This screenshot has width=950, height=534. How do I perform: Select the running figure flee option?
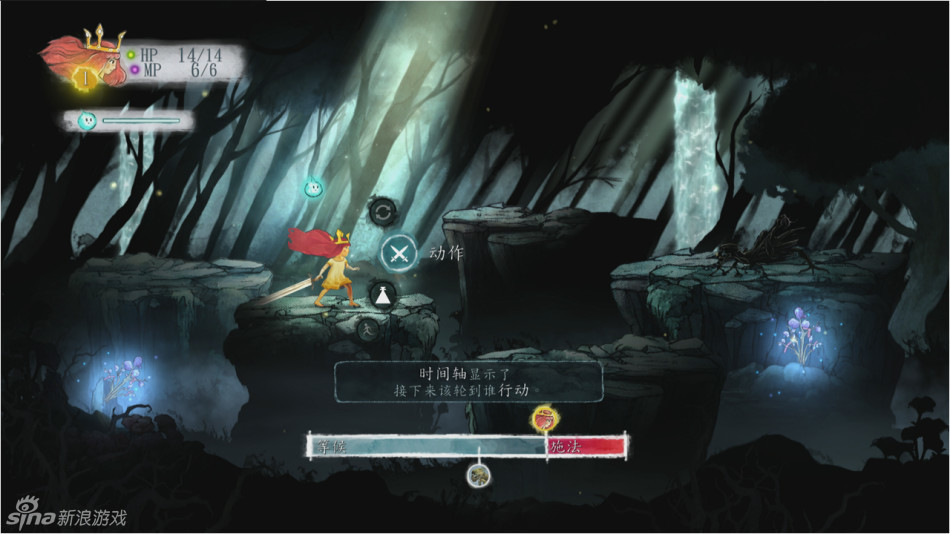(367, 329)
